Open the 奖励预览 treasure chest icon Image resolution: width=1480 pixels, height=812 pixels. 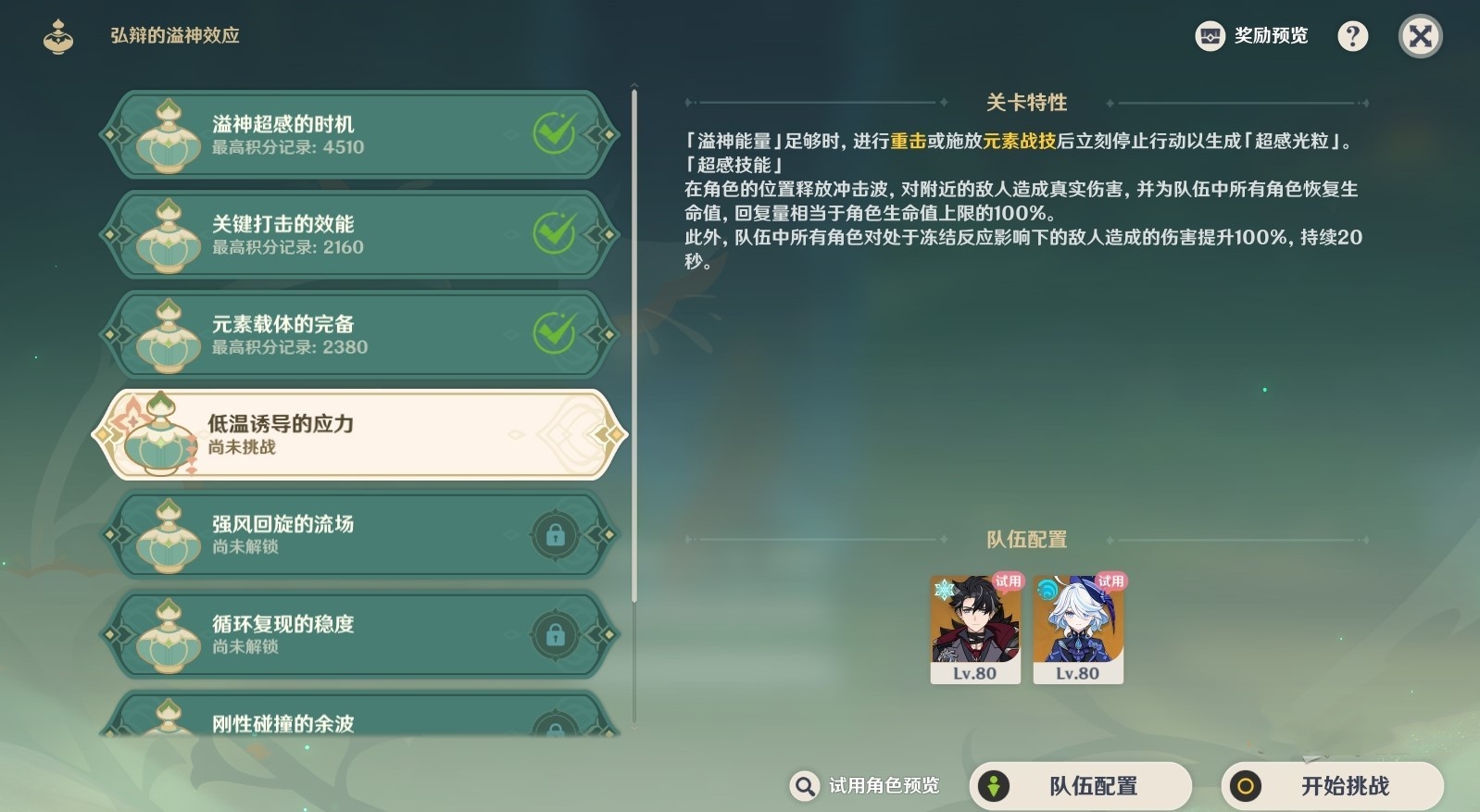coord(1210,35)
